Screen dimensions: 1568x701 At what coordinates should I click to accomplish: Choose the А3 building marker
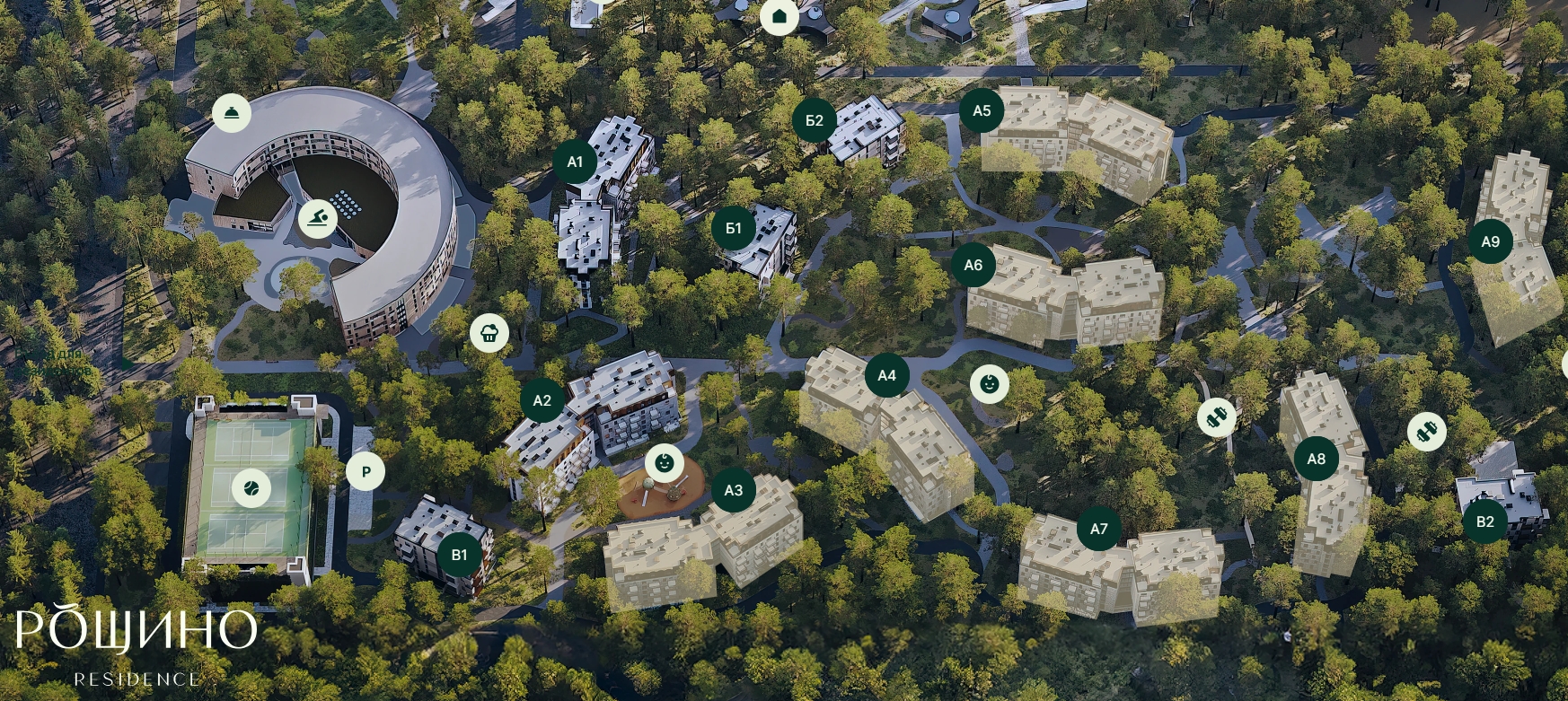(x=734, y=490)
